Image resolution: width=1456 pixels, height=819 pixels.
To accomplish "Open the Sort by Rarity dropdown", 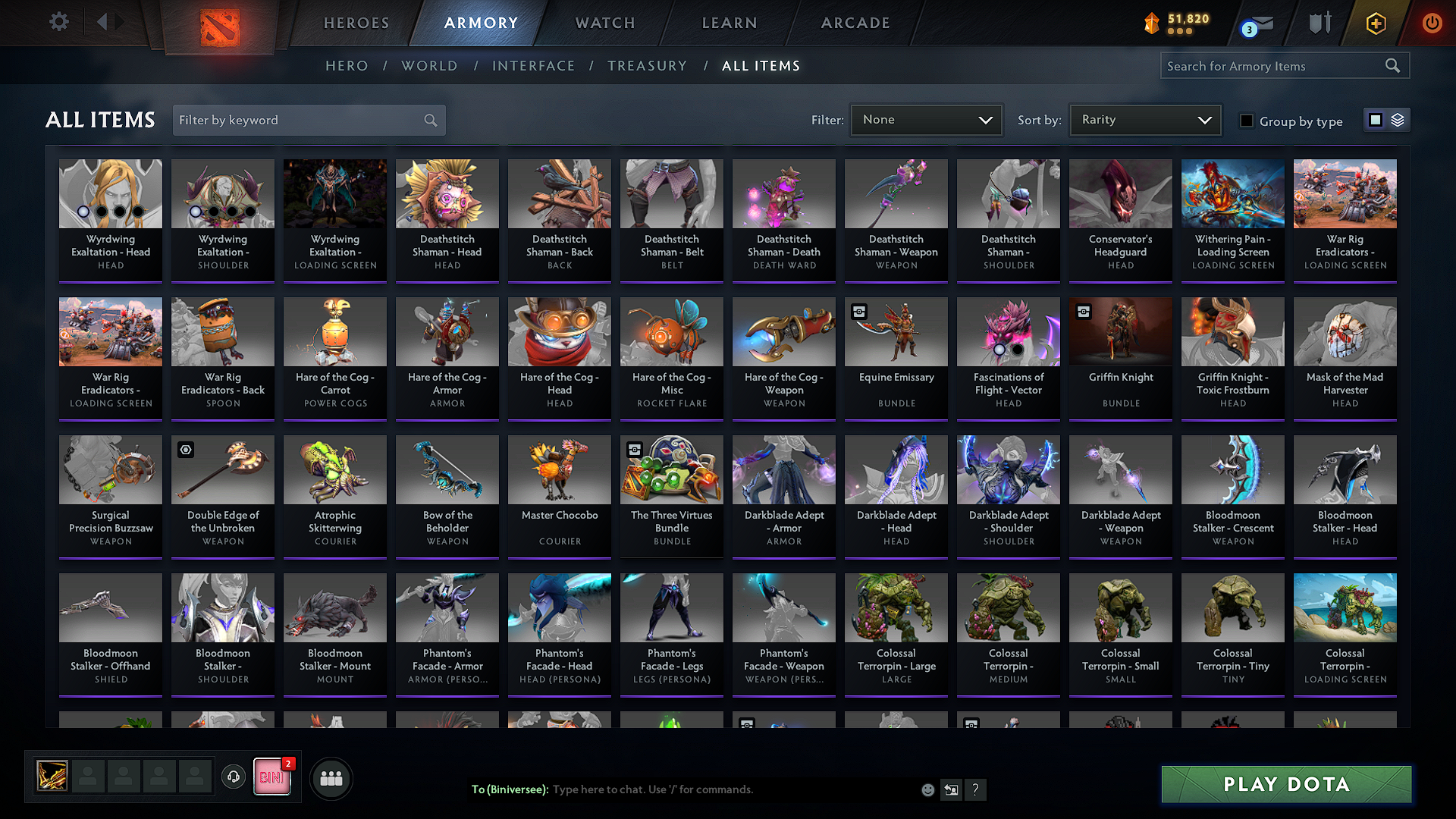I will tap(1144, 119).
